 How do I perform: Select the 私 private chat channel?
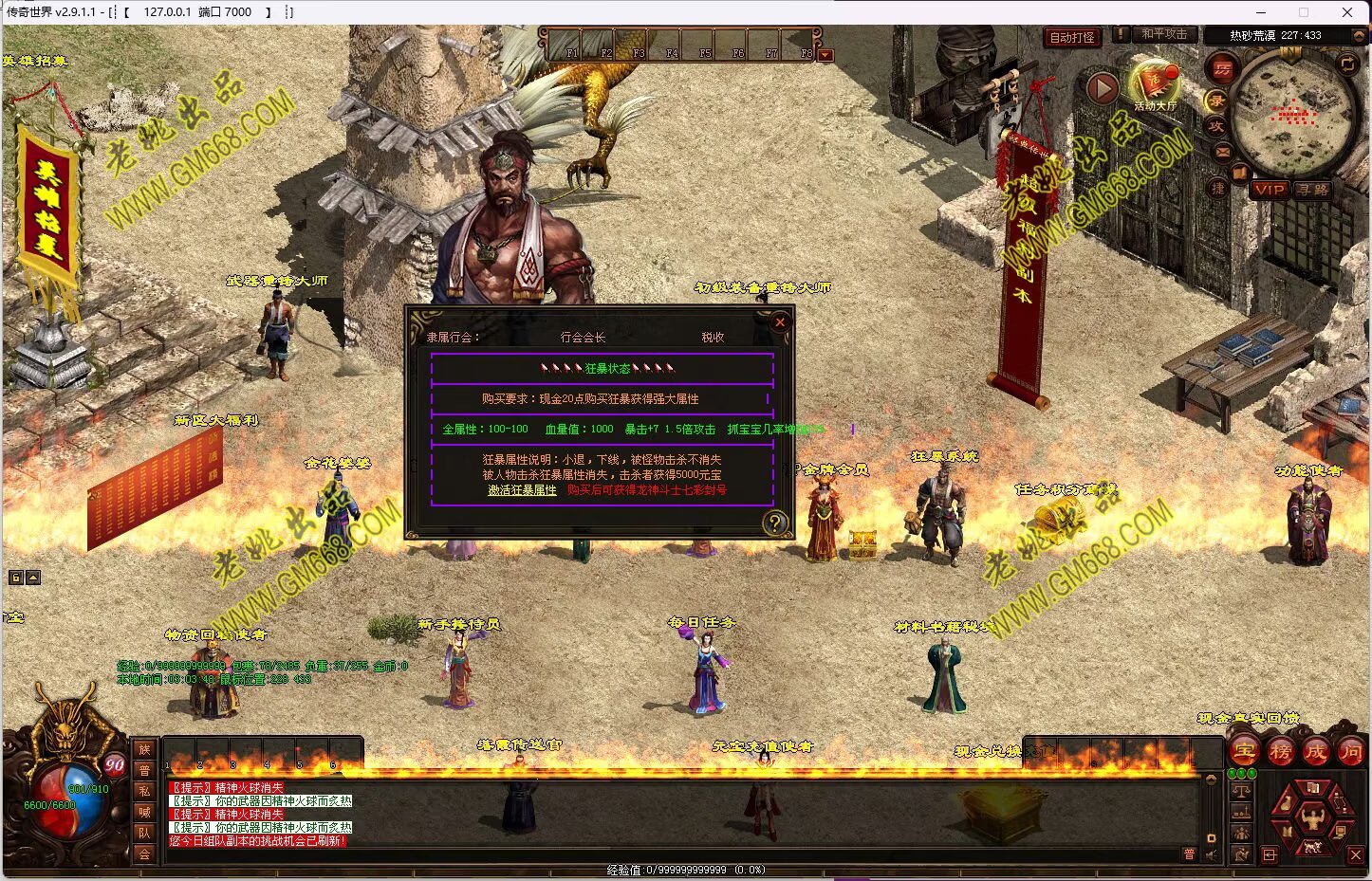pos(144,791)
